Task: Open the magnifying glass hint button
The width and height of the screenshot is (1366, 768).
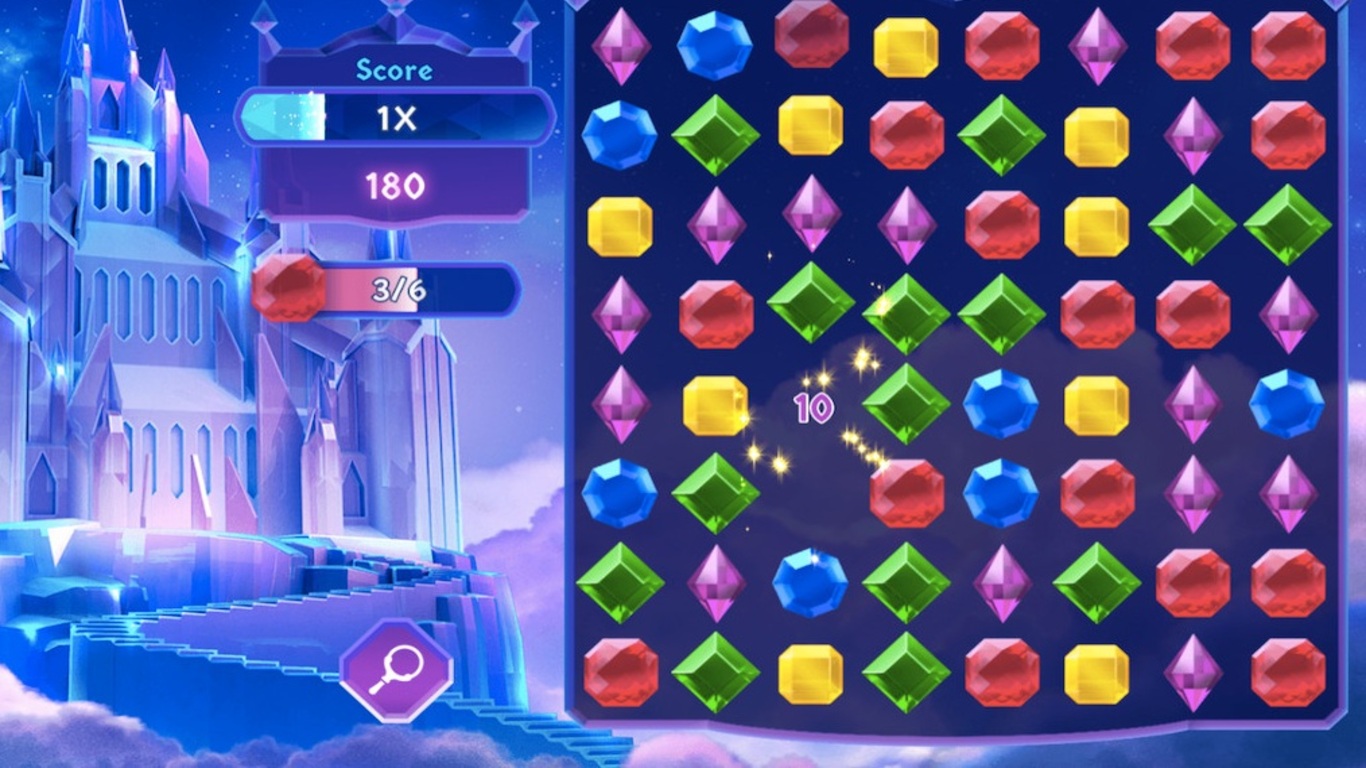Action: pyautogui.click(x=396, y=669)
